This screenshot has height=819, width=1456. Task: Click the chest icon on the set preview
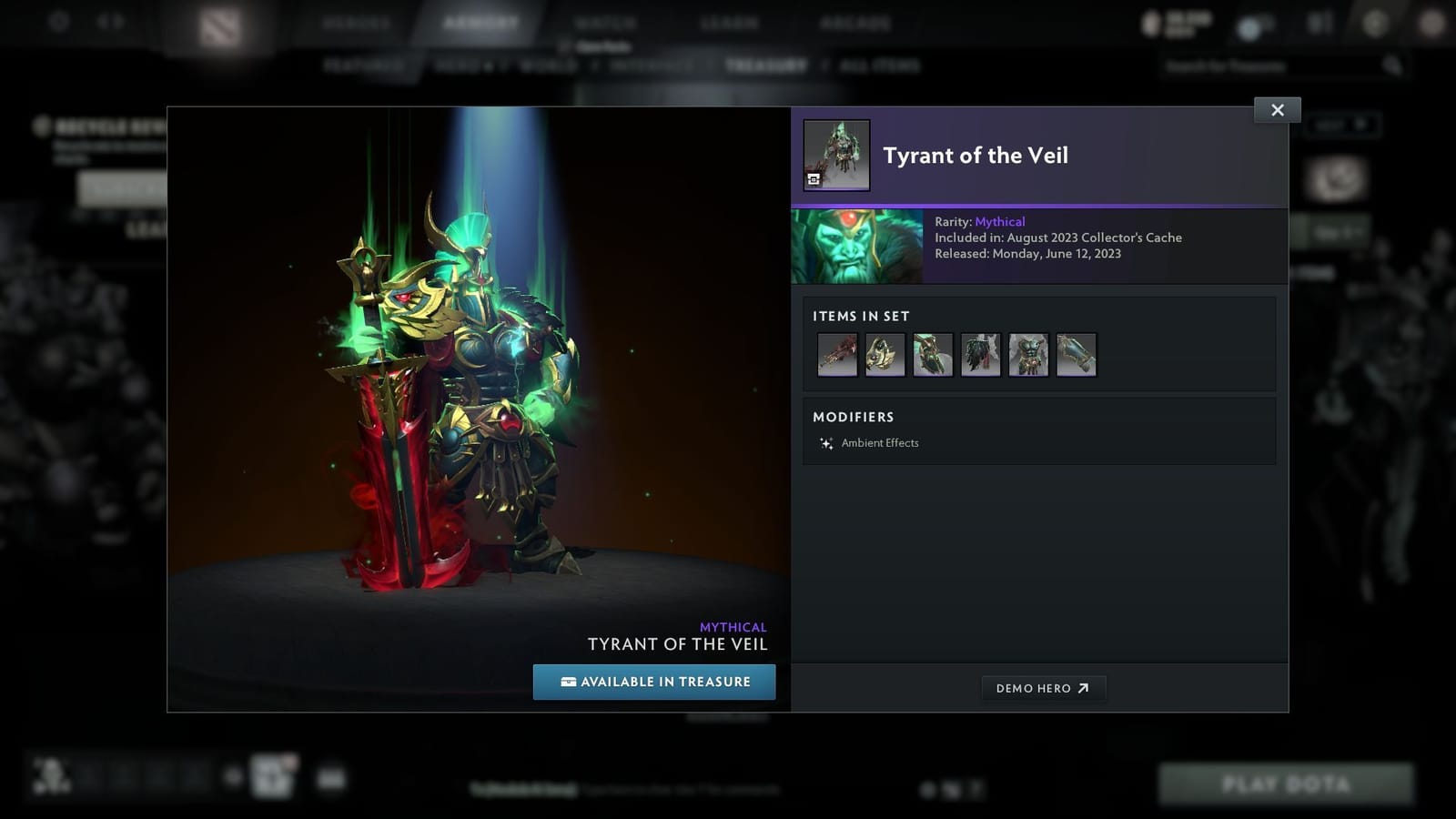pos(813,179)
